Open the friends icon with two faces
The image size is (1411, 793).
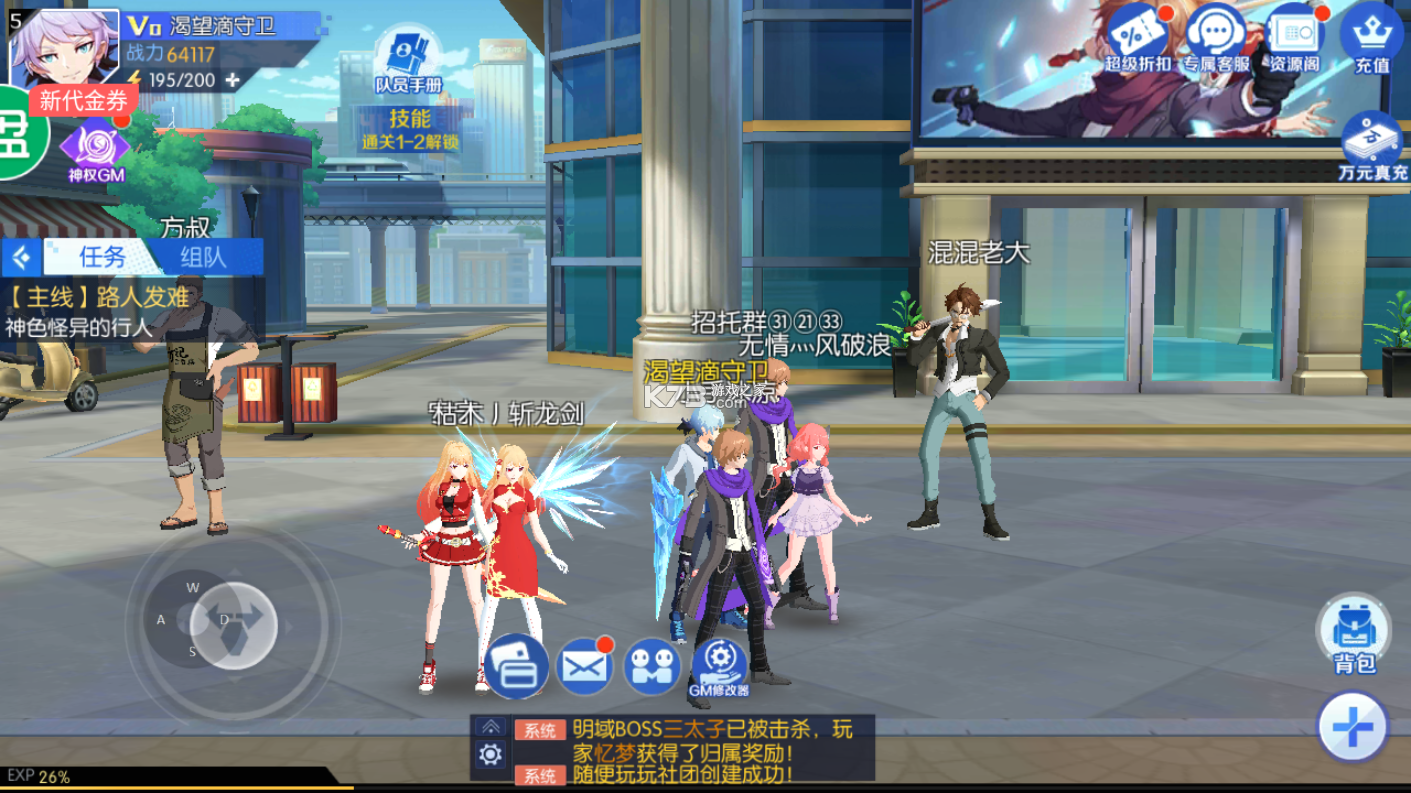[x=652, y=666]
